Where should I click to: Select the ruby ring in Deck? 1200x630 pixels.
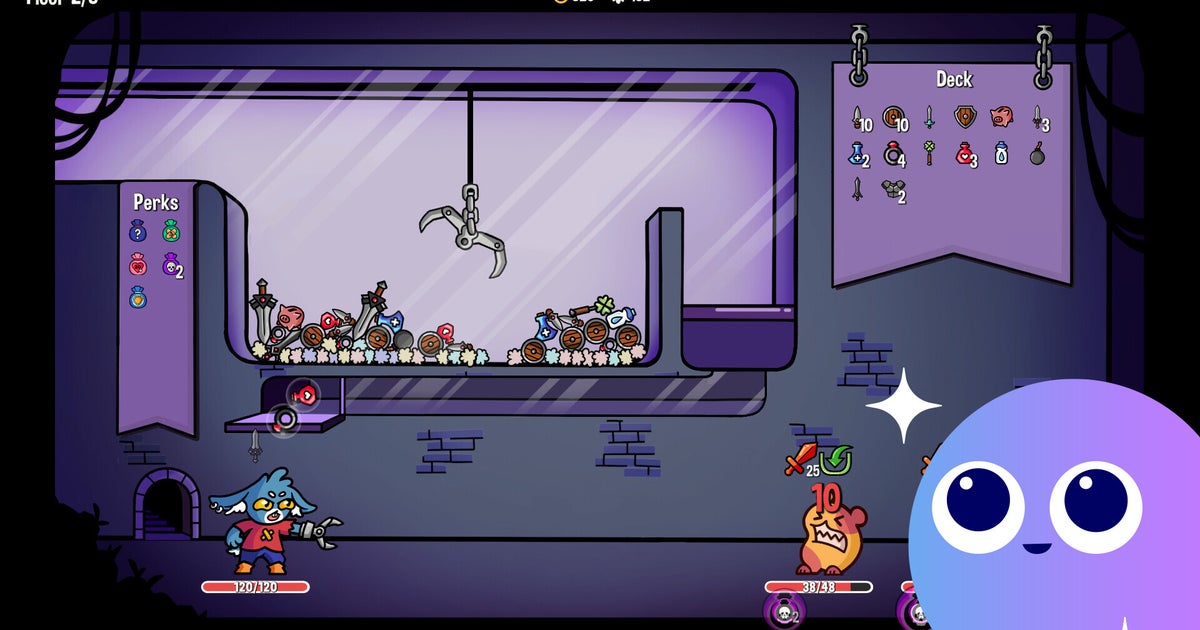point(893,154)
